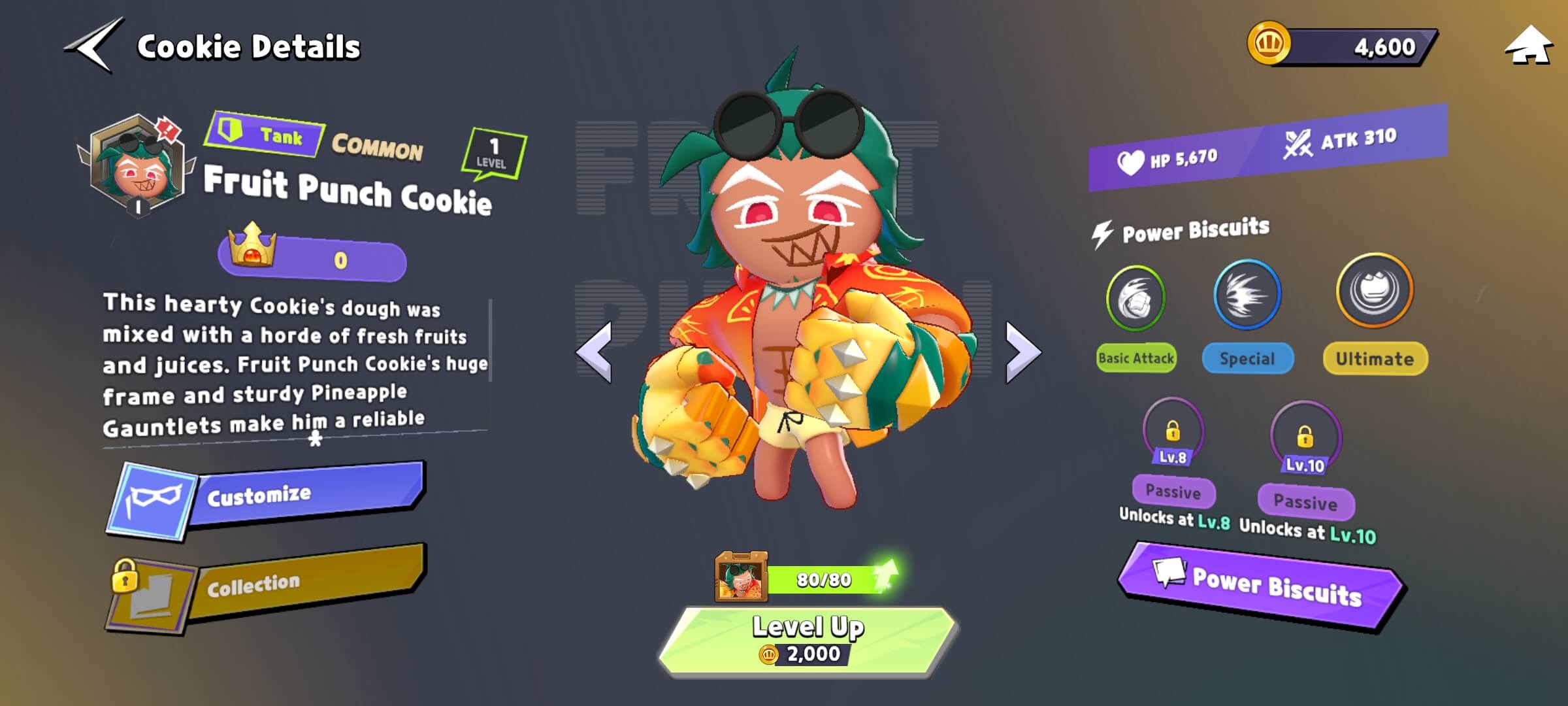Tap the Tank role badge
This screenshot has width=1568, height=706.
click(264, 135)
